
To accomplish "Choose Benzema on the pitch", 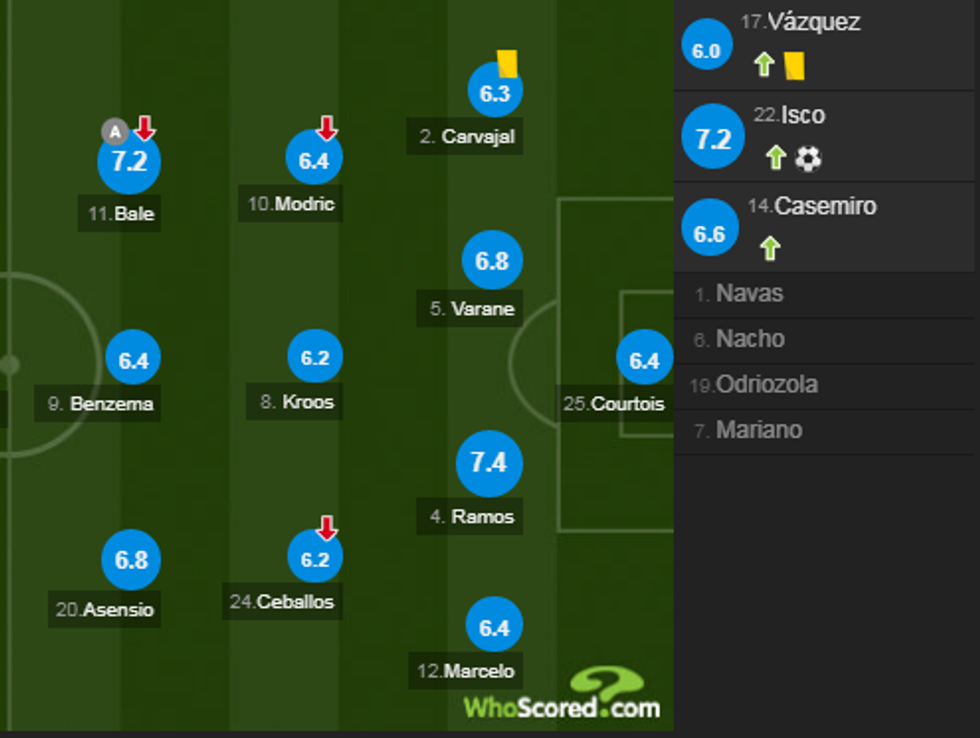I will 133,361.
